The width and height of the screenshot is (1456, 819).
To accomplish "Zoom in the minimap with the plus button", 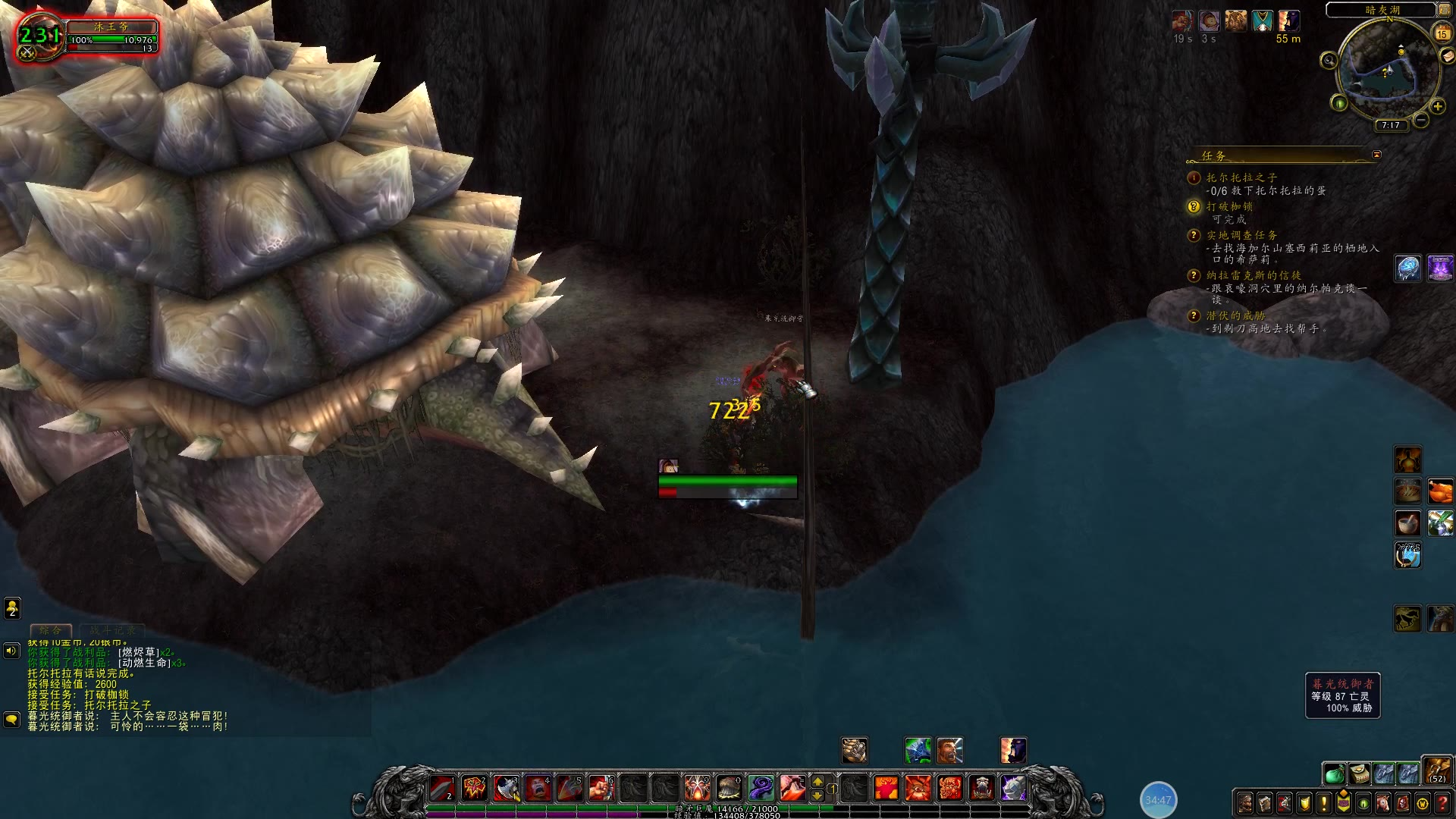I will [1437, 106].
